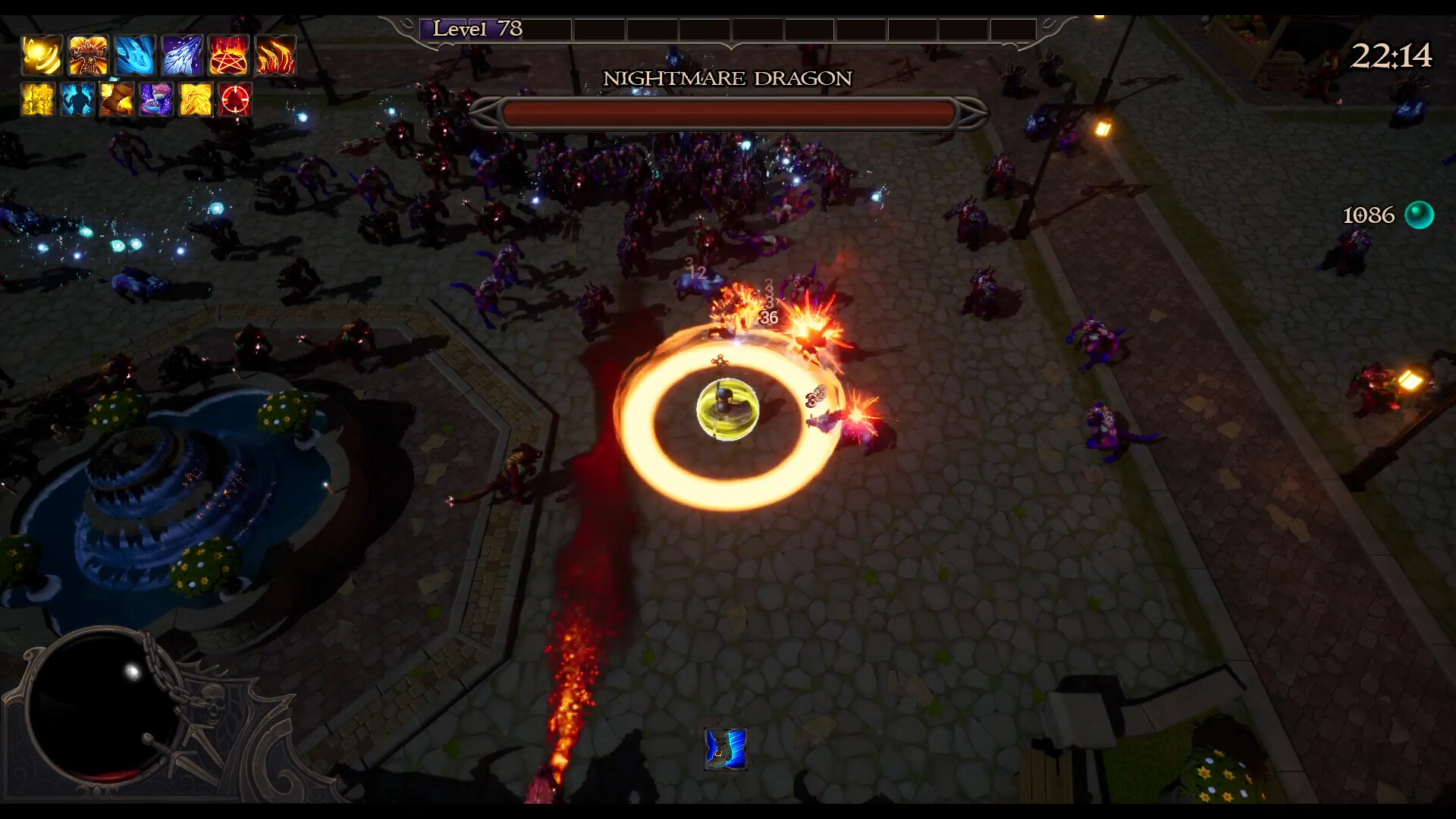Click the Nightmare Dragon name label
This screenshot has height=819, width=1456.
coord(727,78)
